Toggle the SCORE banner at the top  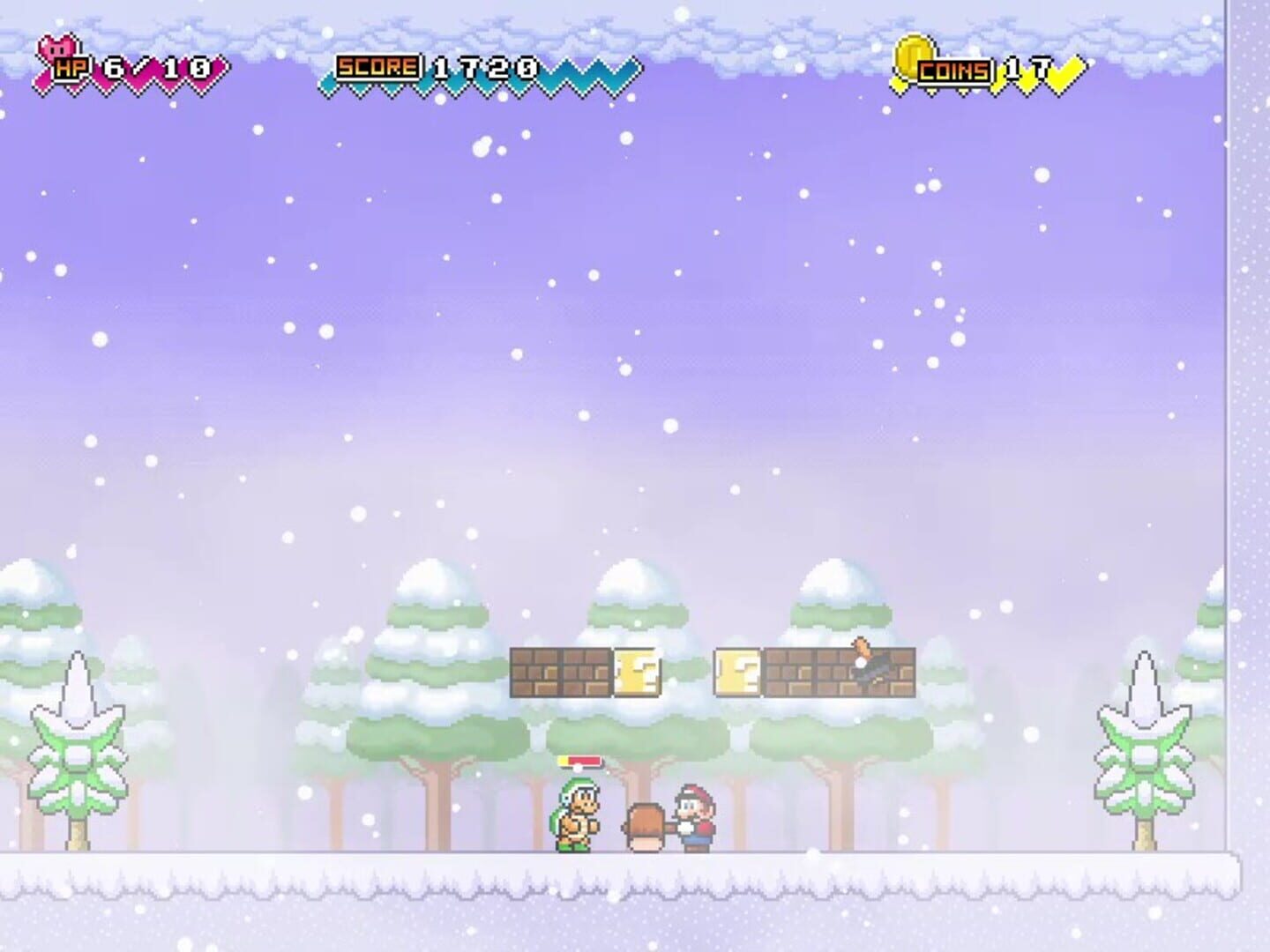coord(441,66)
